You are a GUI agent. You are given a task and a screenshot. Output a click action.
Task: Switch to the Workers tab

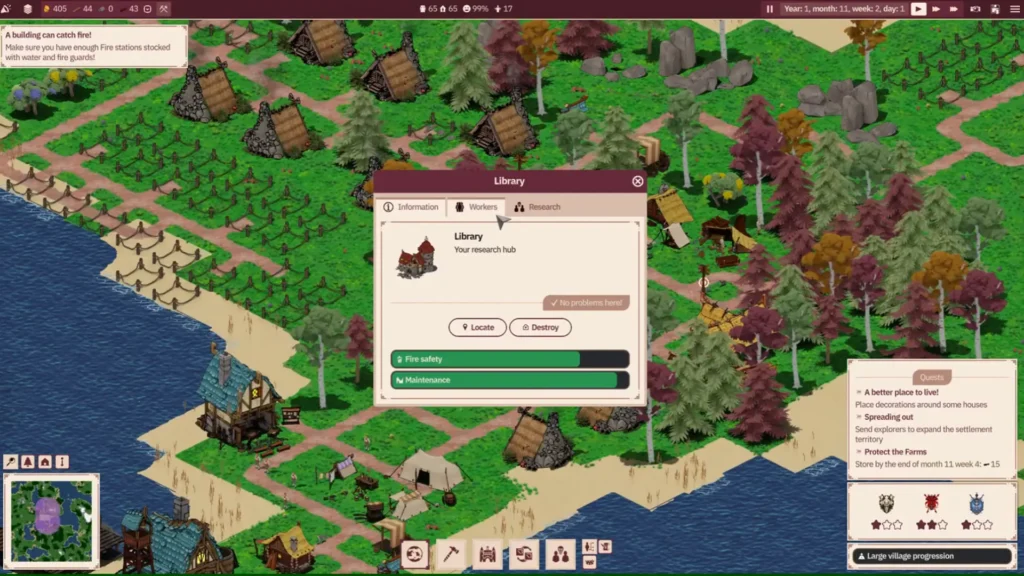pyautogui.click(x=476, y=207)
